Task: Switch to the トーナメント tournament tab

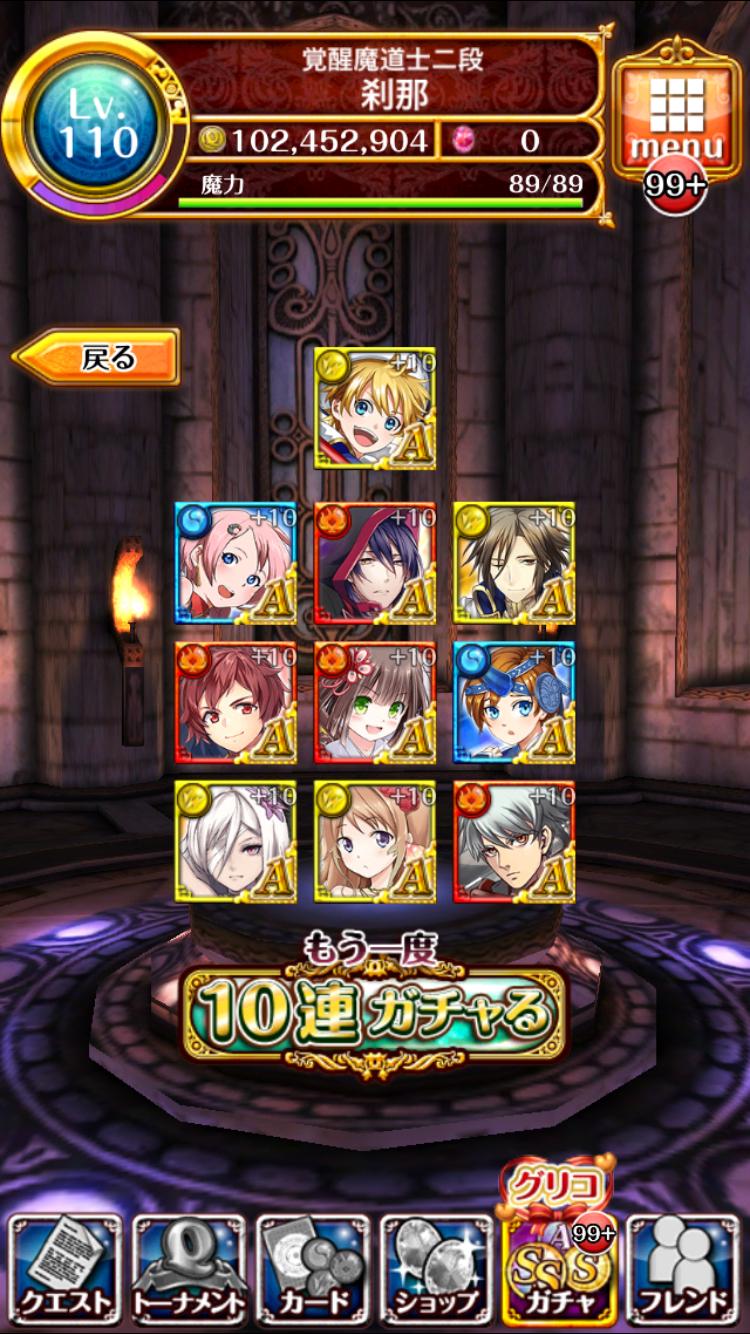Action: [189, 1267]
